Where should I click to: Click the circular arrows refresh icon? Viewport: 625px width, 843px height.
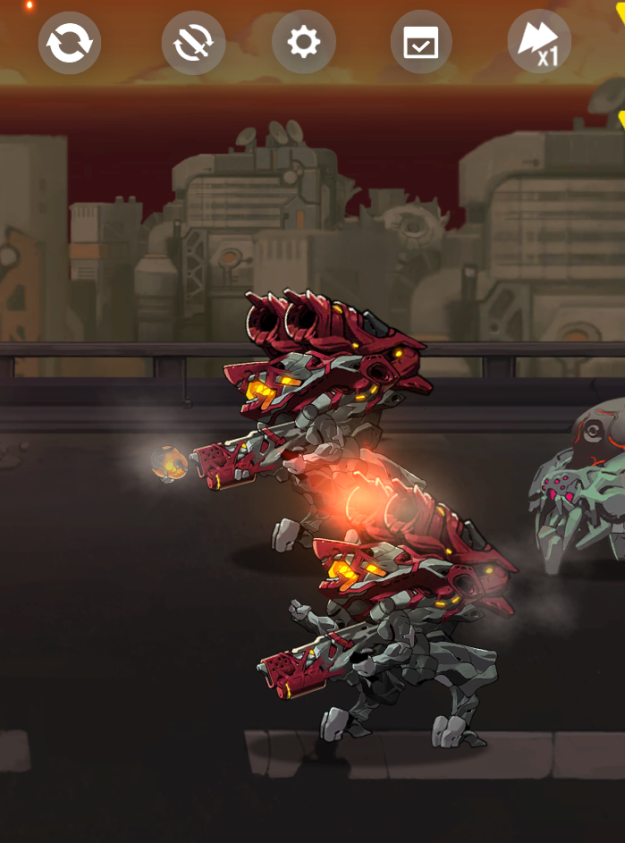point(69,43)
